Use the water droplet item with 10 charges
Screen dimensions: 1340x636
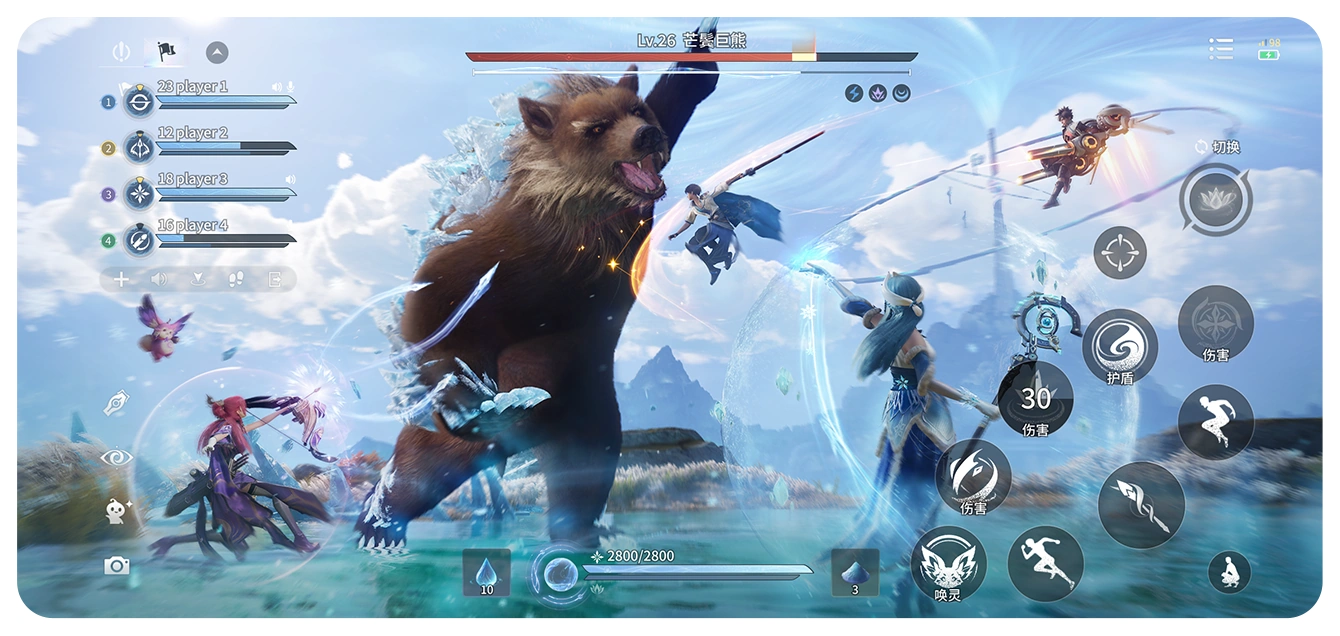[487, 573]
